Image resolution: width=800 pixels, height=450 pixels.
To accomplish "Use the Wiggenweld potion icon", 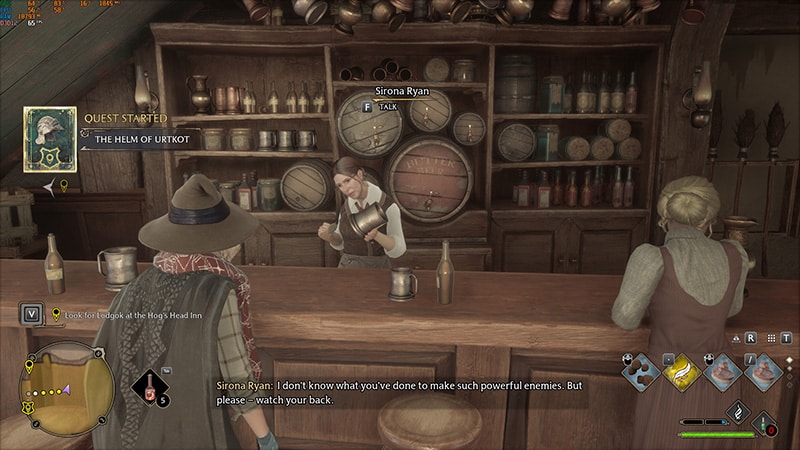I will [151, 387].
